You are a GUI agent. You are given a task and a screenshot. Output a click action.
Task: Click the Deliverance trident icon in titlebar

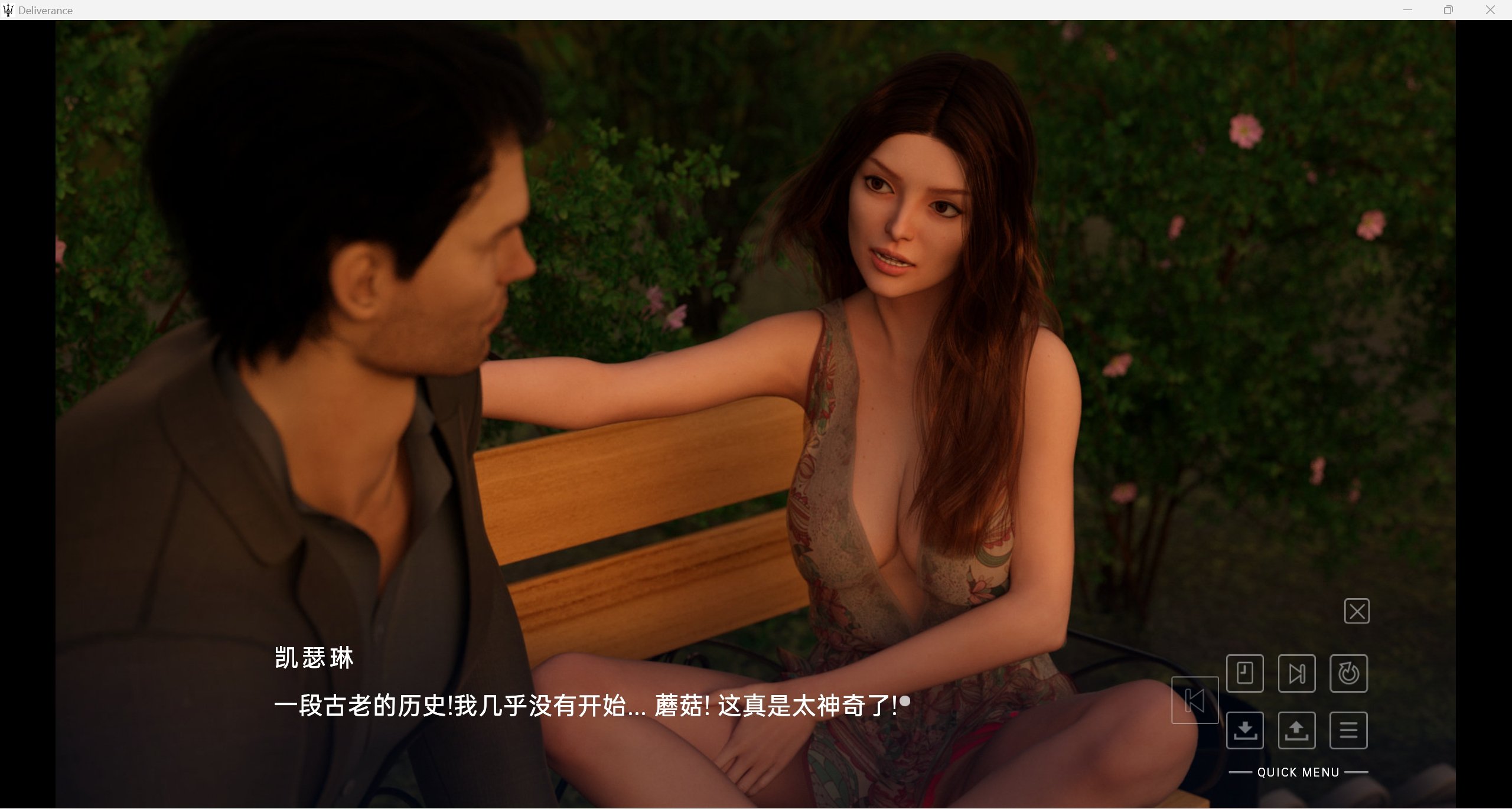(x=8, y=10)
